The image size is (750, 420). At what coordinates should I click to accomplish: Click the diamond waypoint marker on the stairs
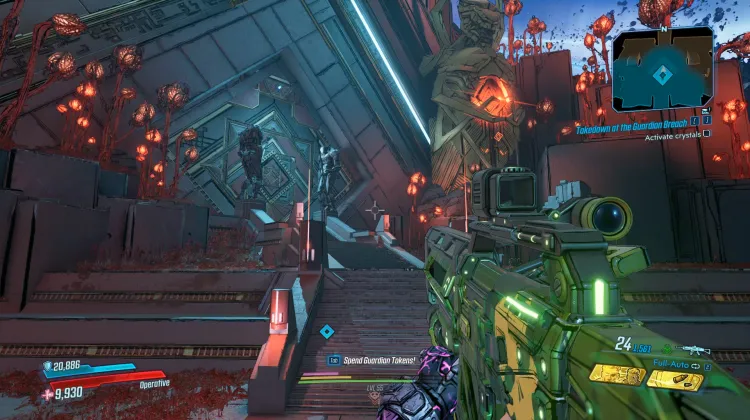coord(327,331)
